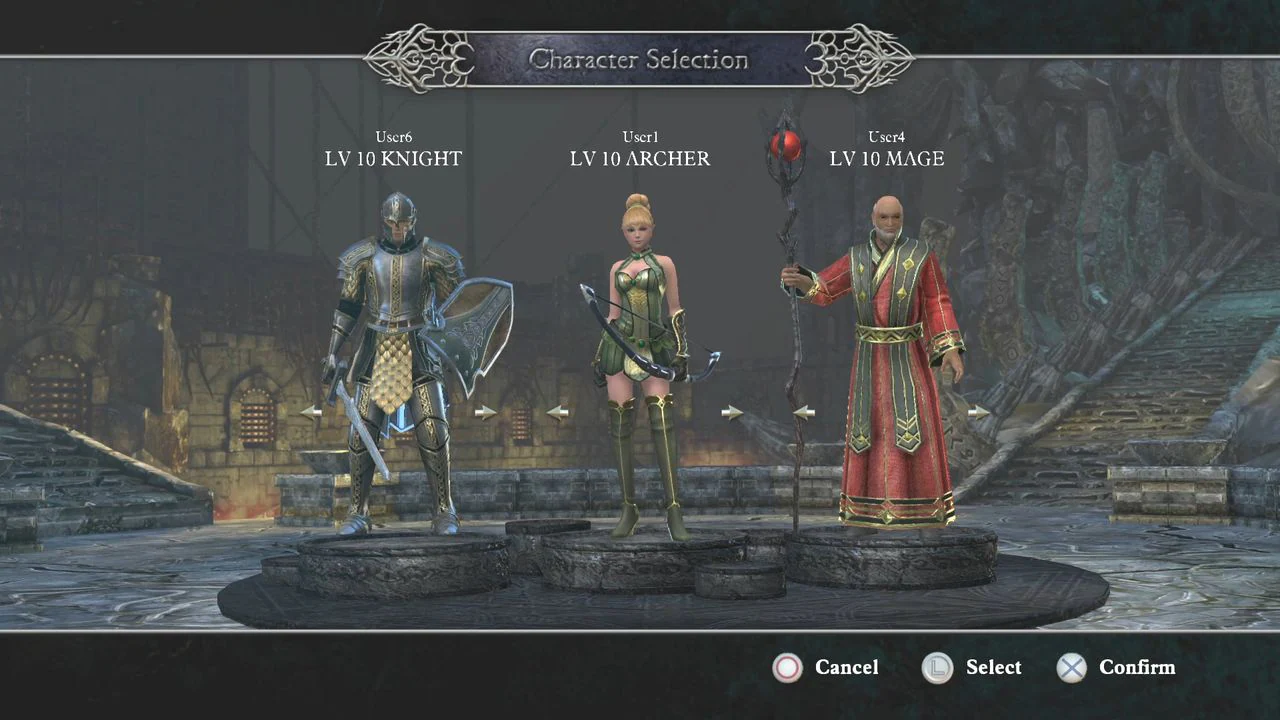Cycle Archer forward with its right arrow

pos(732,411)
